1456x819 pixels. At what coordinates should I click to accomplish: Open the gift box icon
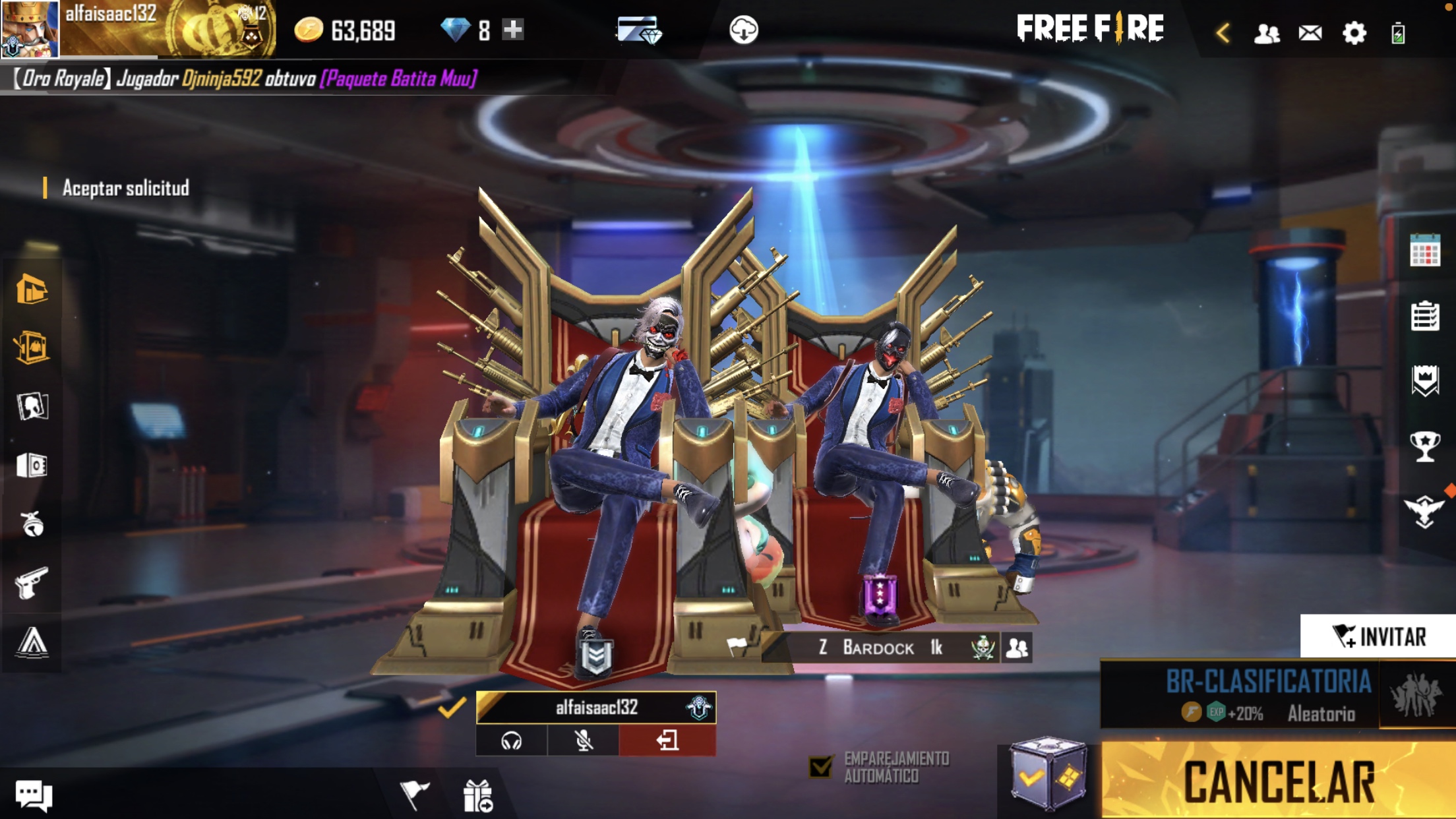(x=477, y=795)
